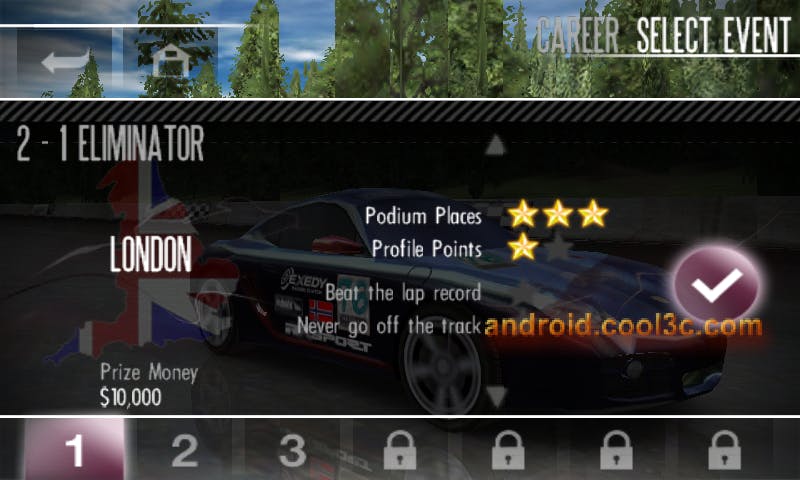The image size is (800, 480).
Task: Choose event tab number 3
Action: (x=291, y=451)
